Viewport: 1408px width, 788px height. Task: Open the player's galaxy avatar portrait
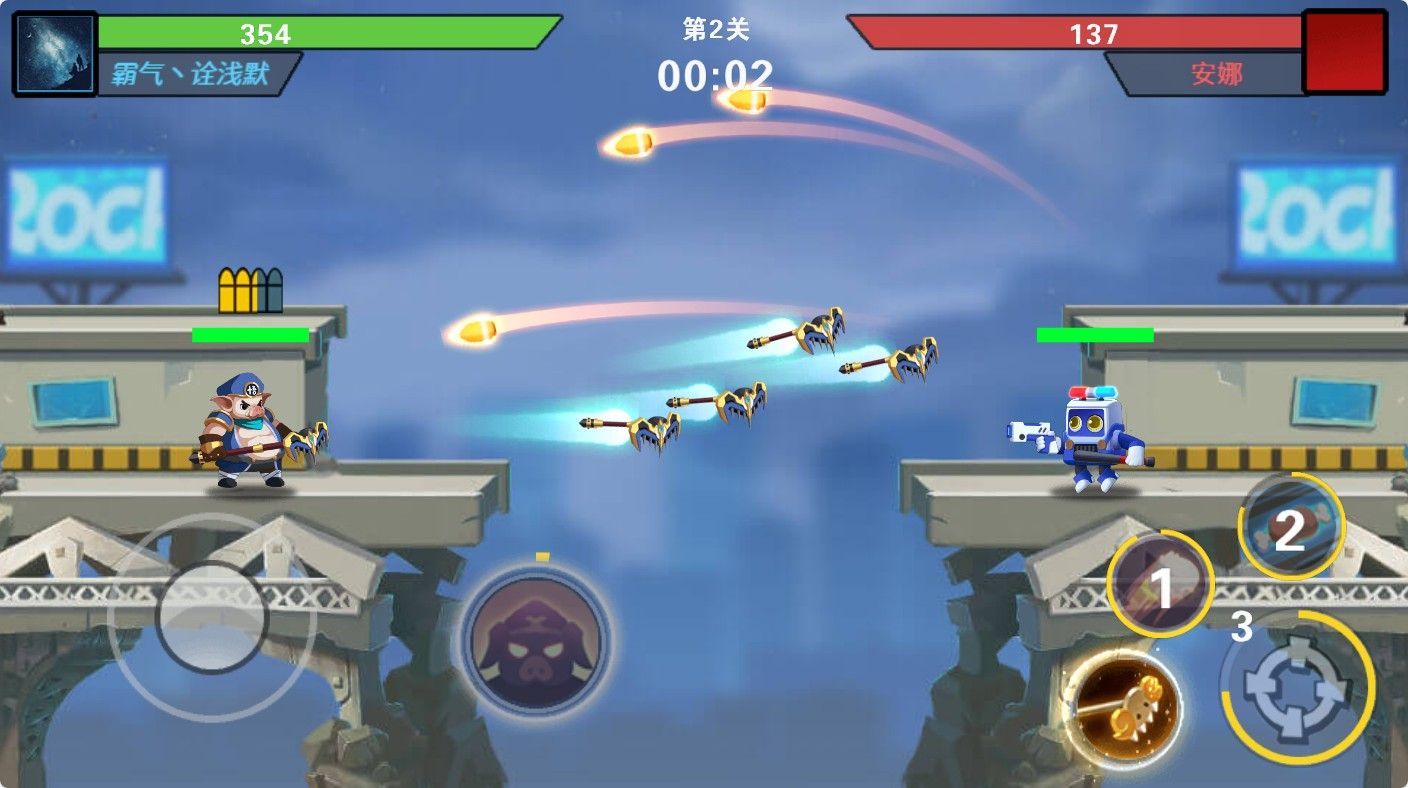pos(55,54)
